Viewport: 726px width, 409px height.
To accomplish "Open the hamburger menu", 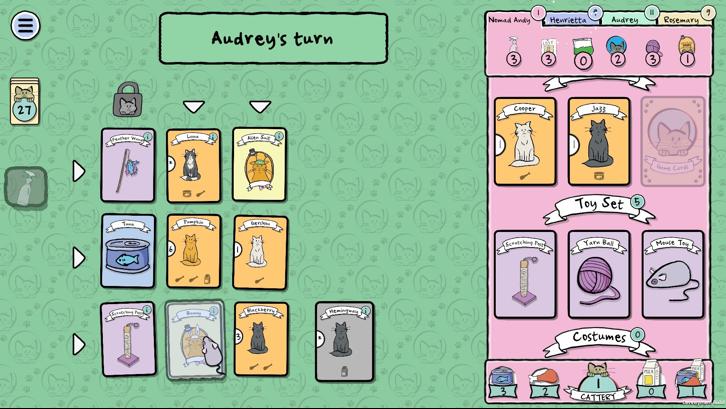I will coord(25,25).
